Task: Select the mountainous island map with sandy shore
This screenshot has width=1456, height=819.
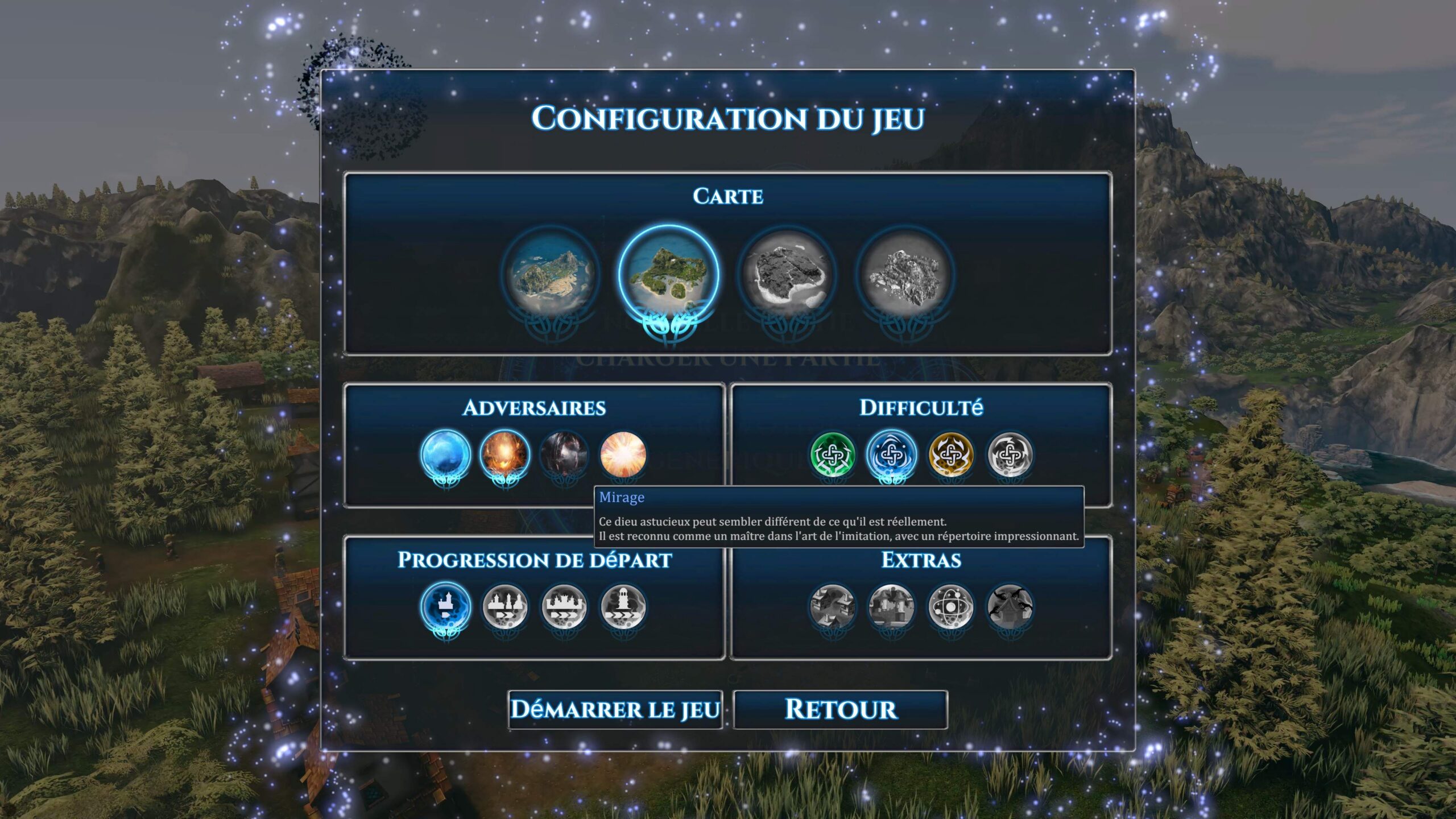Action: tap(551, 276)
